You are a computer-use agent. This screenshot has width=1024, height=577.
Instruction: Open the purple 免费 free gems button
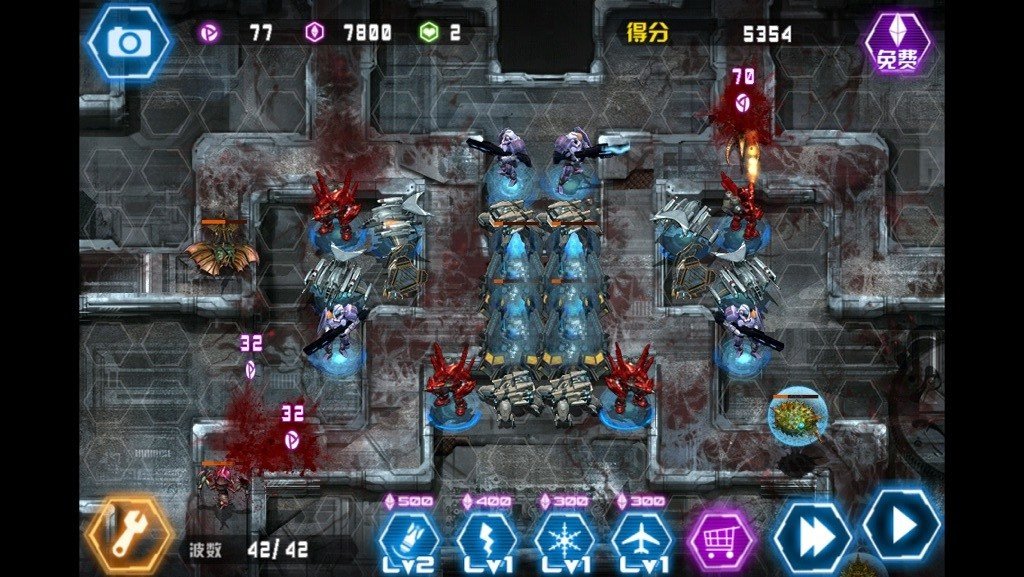[x=897, y=43]
